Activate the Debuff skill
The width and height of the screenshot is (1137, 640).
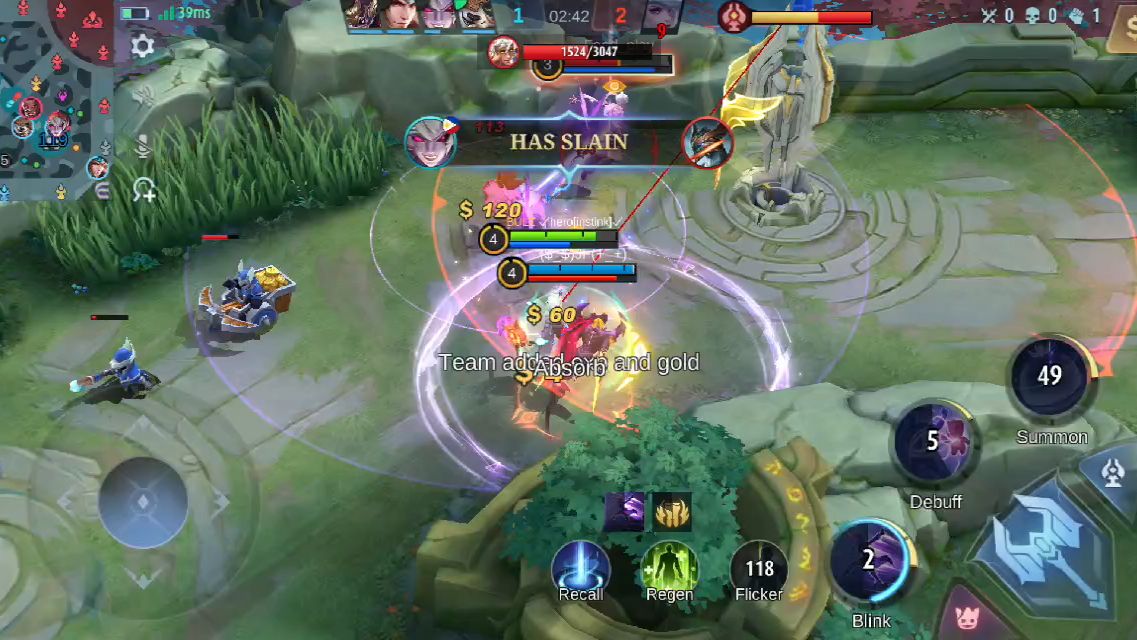coord(934,444)
